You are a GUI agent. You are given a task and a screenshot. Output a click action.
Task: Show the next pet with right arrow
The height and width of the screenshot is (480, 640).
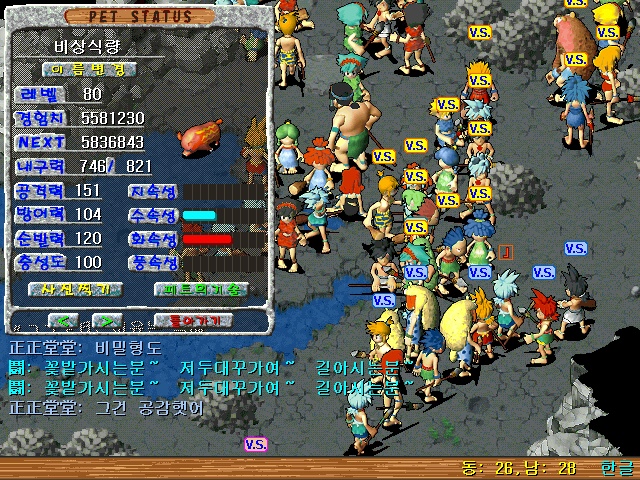click(106, 320)
